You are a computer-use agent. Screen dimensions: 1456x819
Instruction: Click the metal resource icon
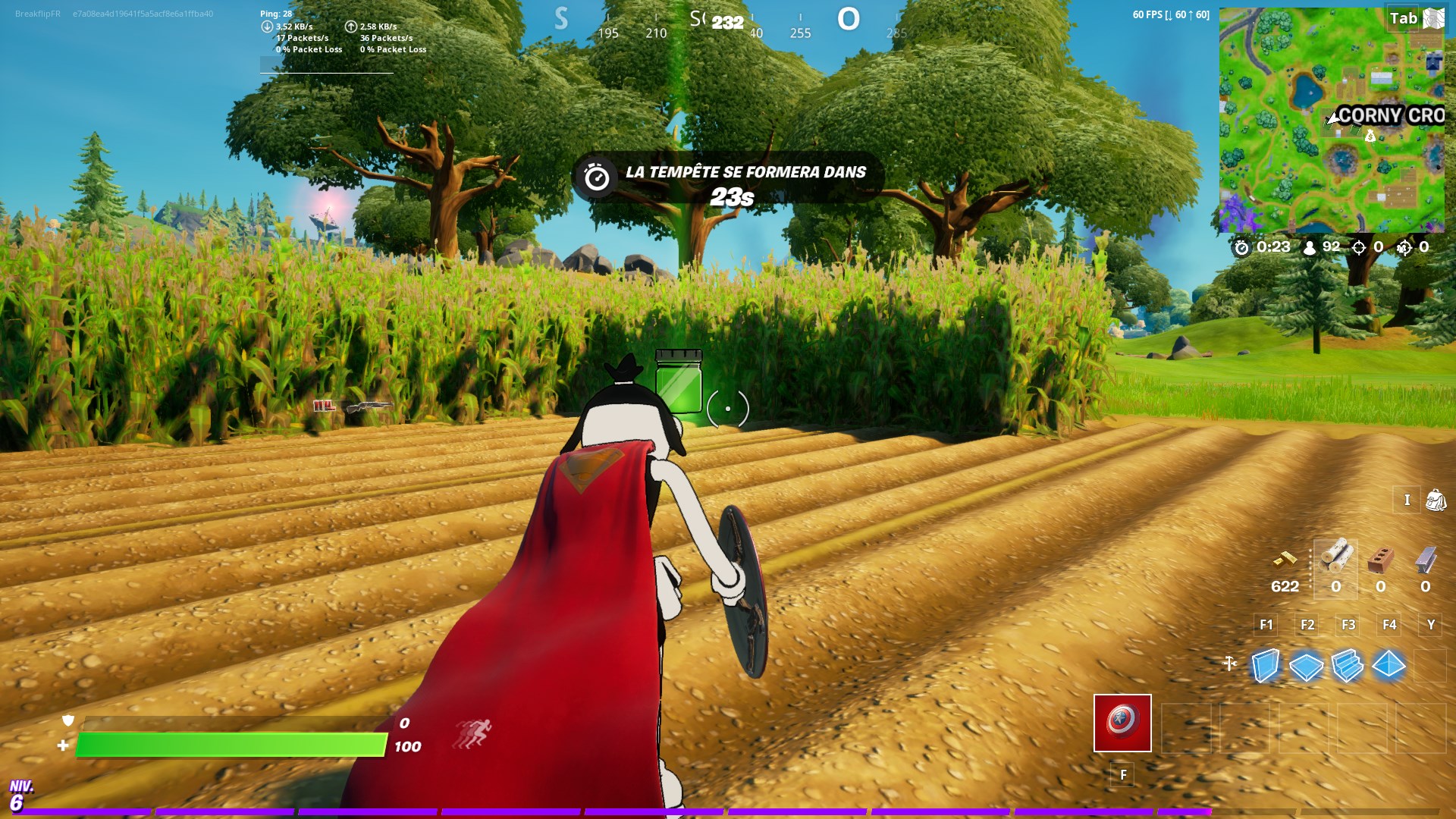tap(1426, 559)
